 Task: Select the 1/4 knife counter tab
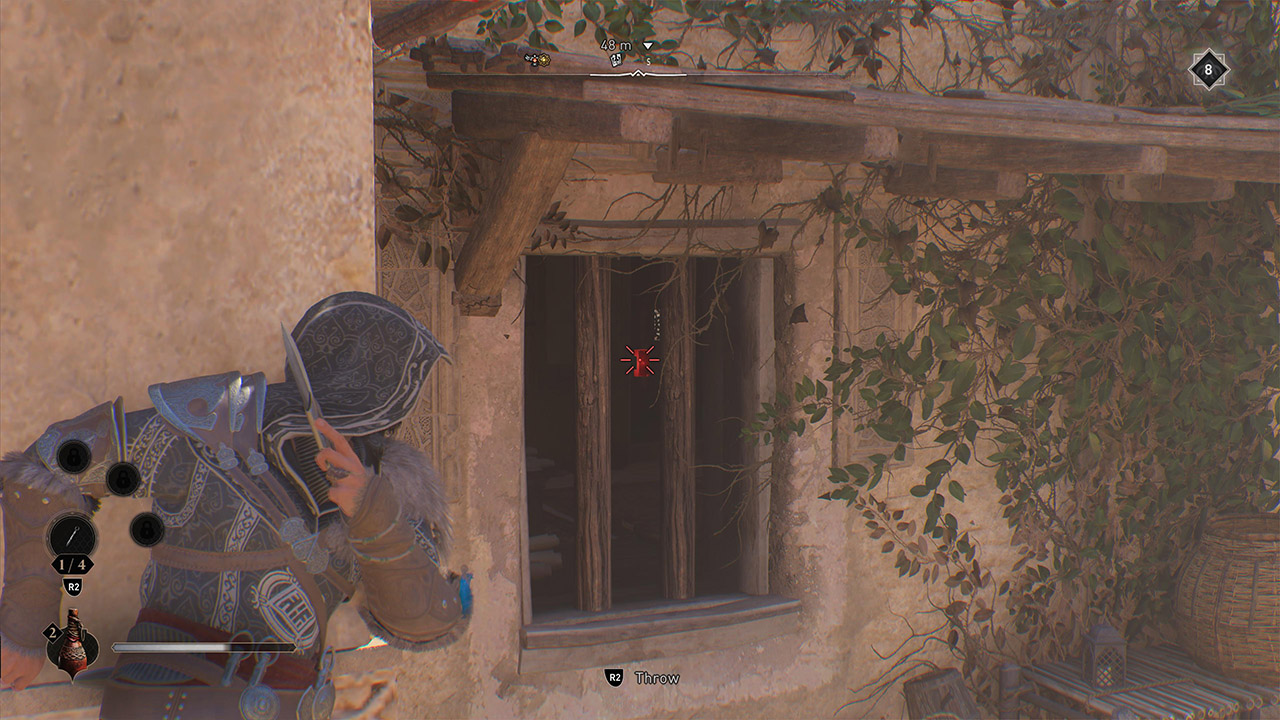(72, 565)
